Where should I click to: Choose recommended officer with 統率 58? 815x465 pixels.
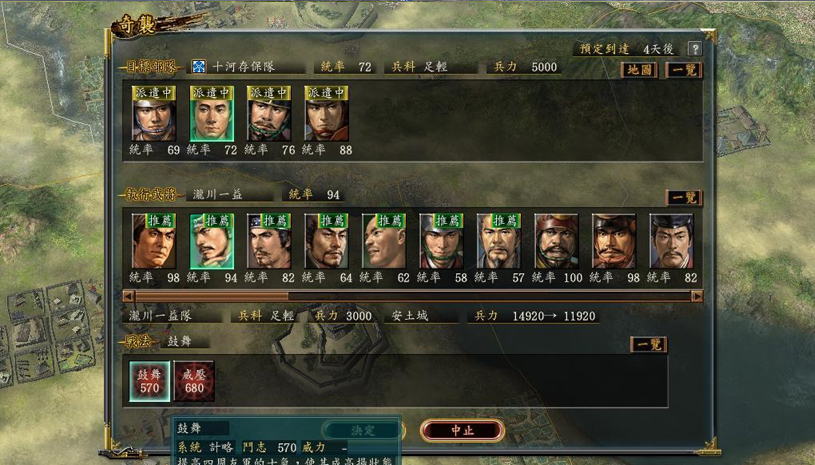[441, 241]
